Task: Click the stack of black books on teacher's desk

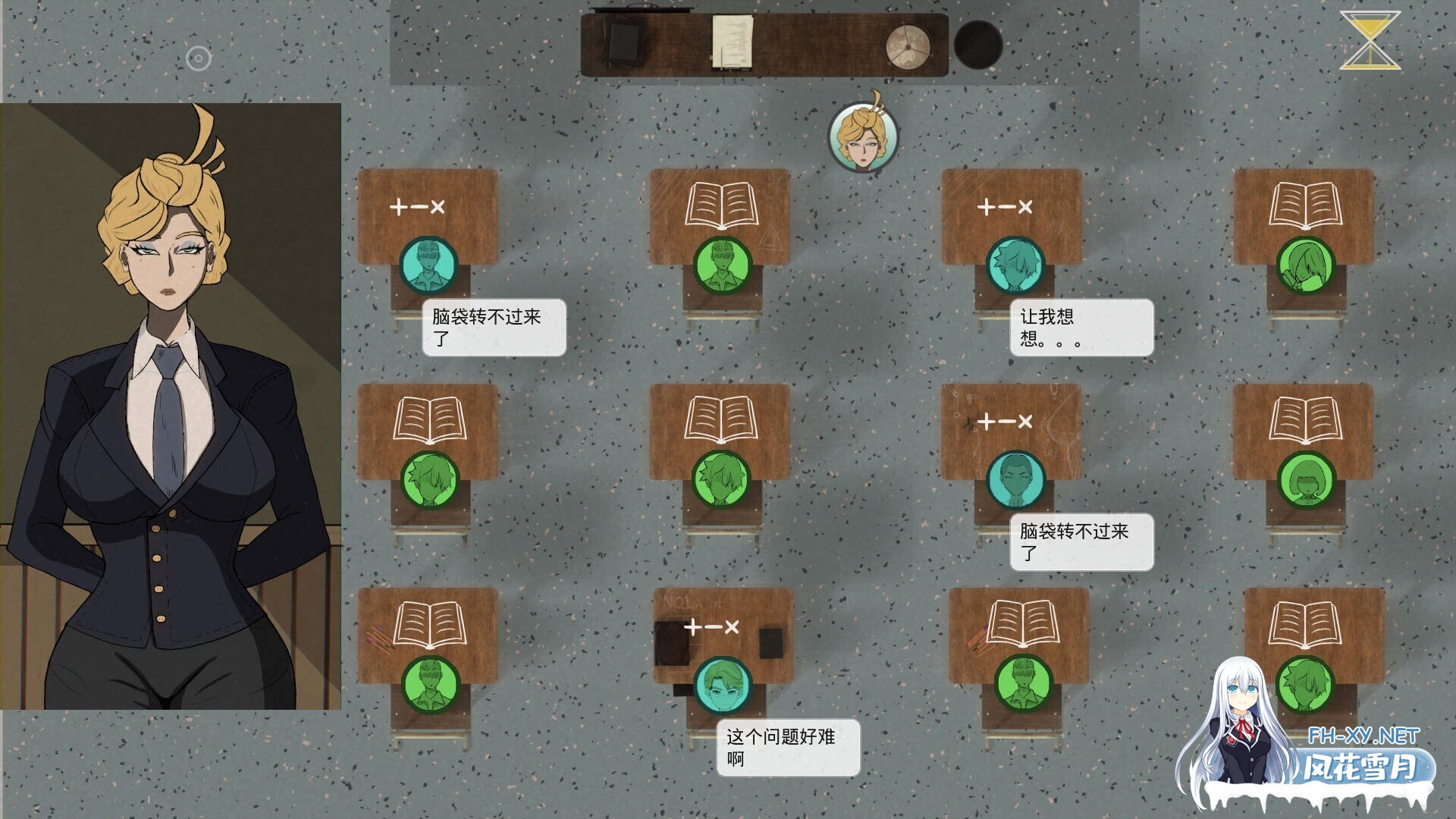Action: tap(623, 38)
